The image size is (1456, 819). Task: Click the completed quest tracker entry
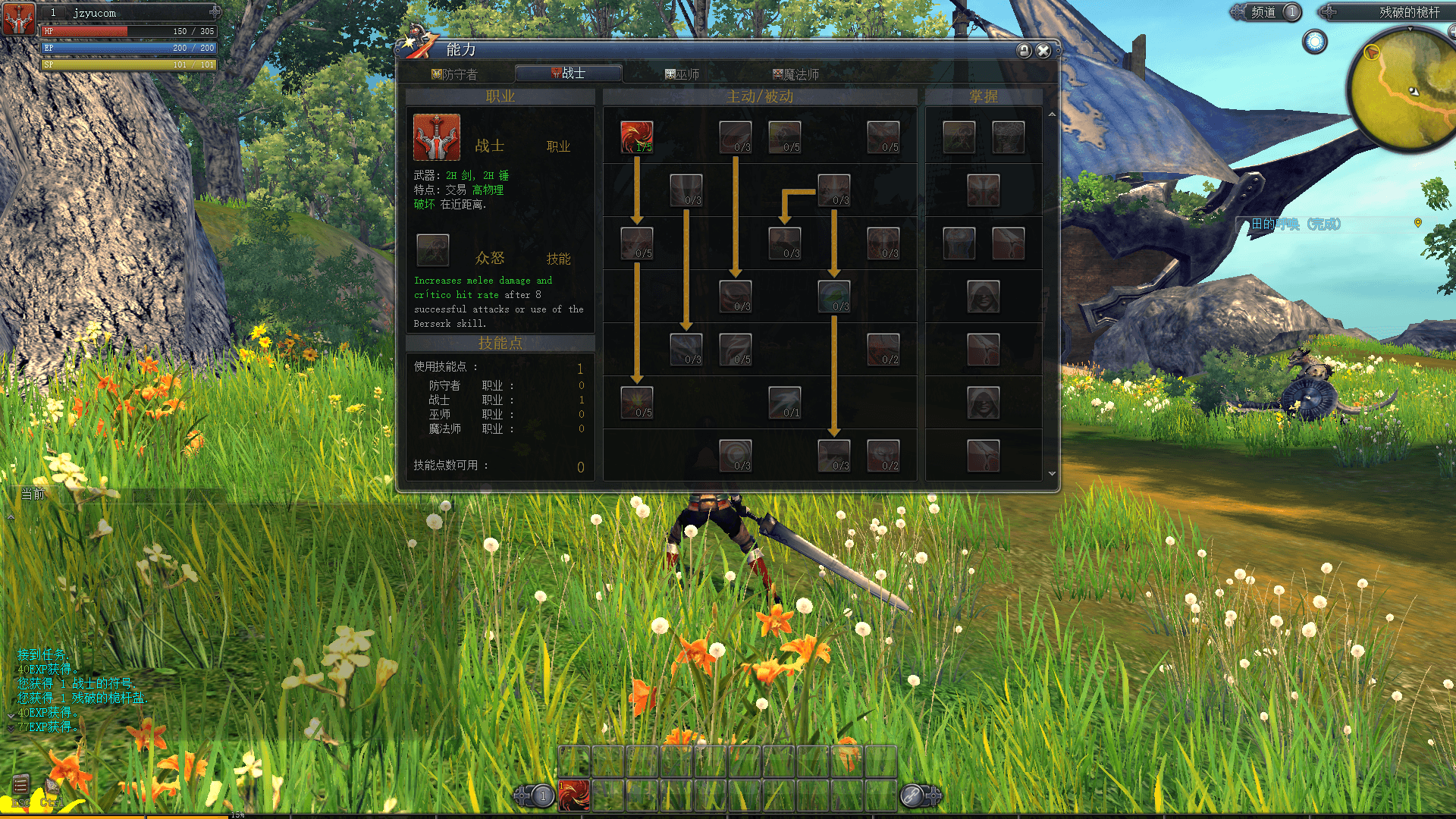pos(1296,224)
